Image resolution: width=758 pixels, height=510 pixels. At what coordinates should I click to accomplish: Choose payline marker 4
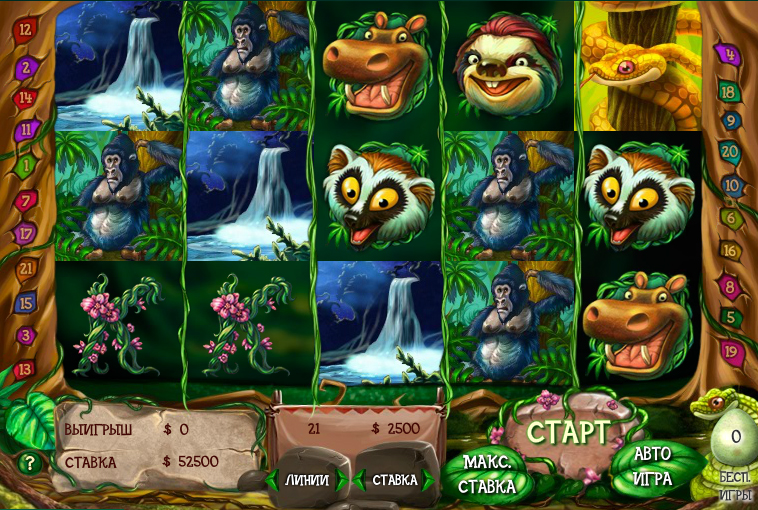point(728,53)
